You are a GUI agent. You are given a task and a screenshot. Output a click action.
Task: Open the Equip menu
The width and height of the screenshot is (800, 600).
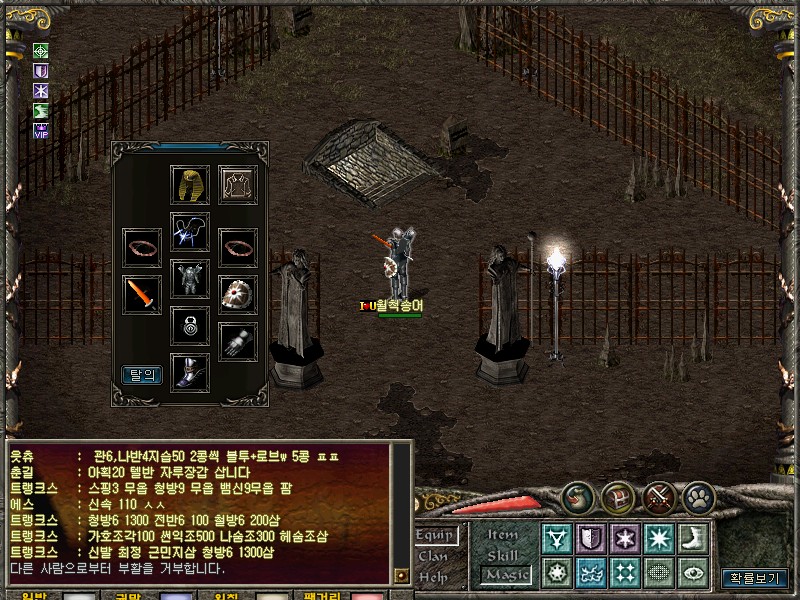tap(437, 536)
